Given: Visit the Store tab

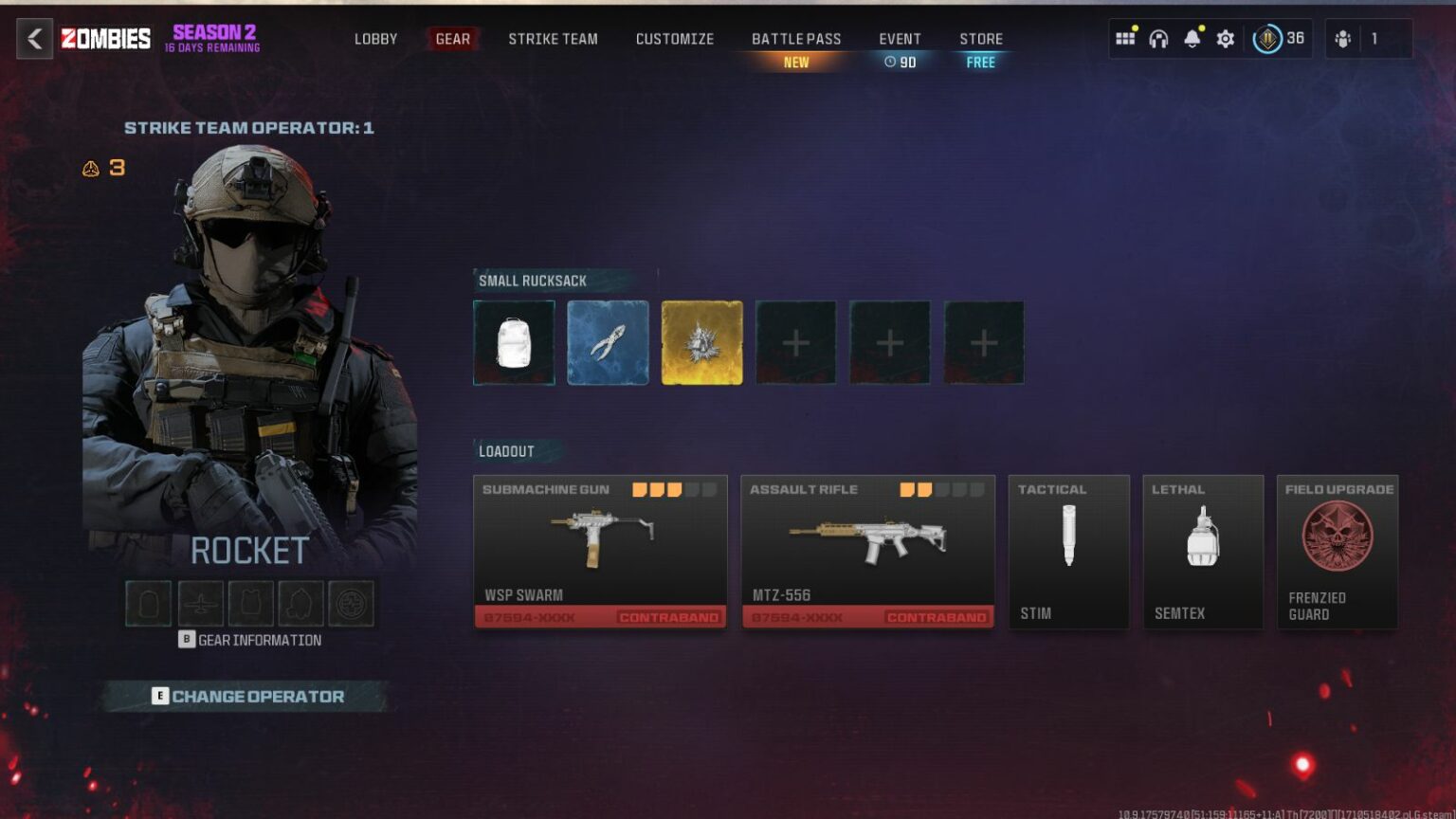Looking at the screenshot, I should [980, 39].
